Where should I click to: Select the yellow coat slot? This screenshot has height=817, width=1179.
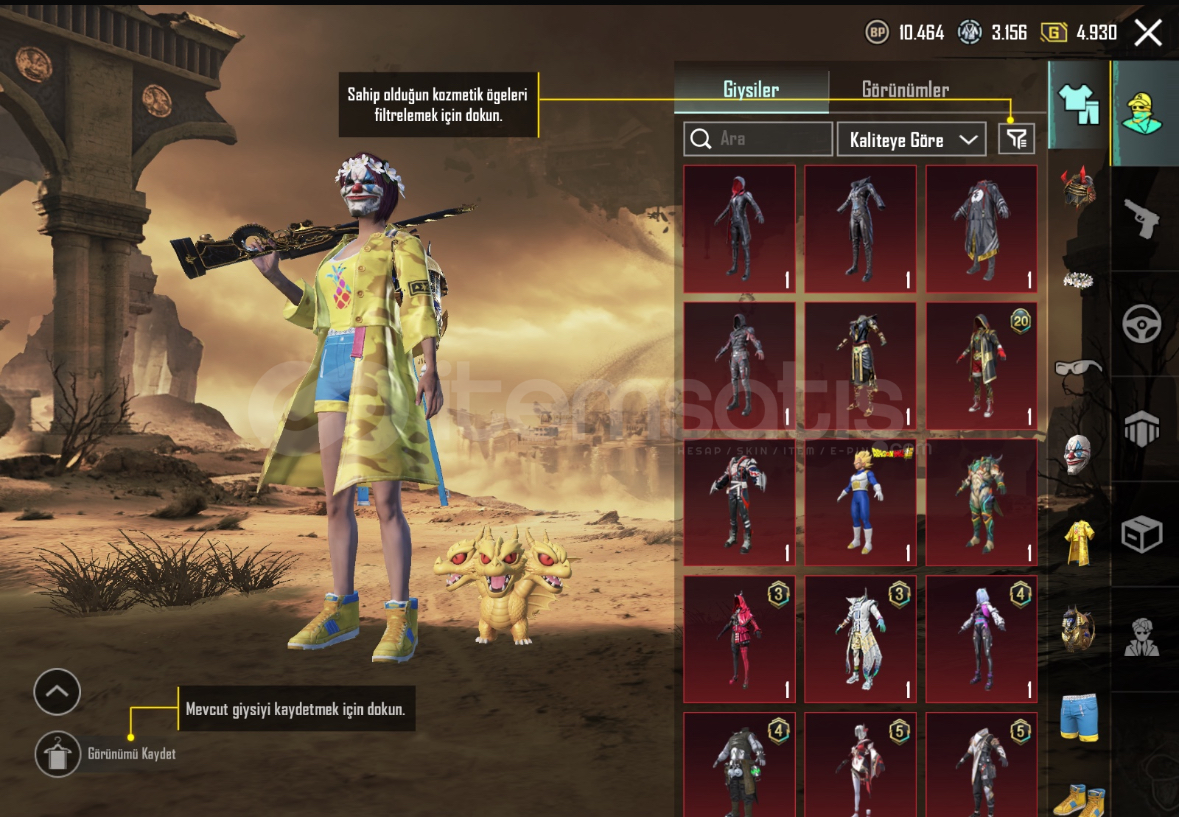click(x=1078, y=541)
